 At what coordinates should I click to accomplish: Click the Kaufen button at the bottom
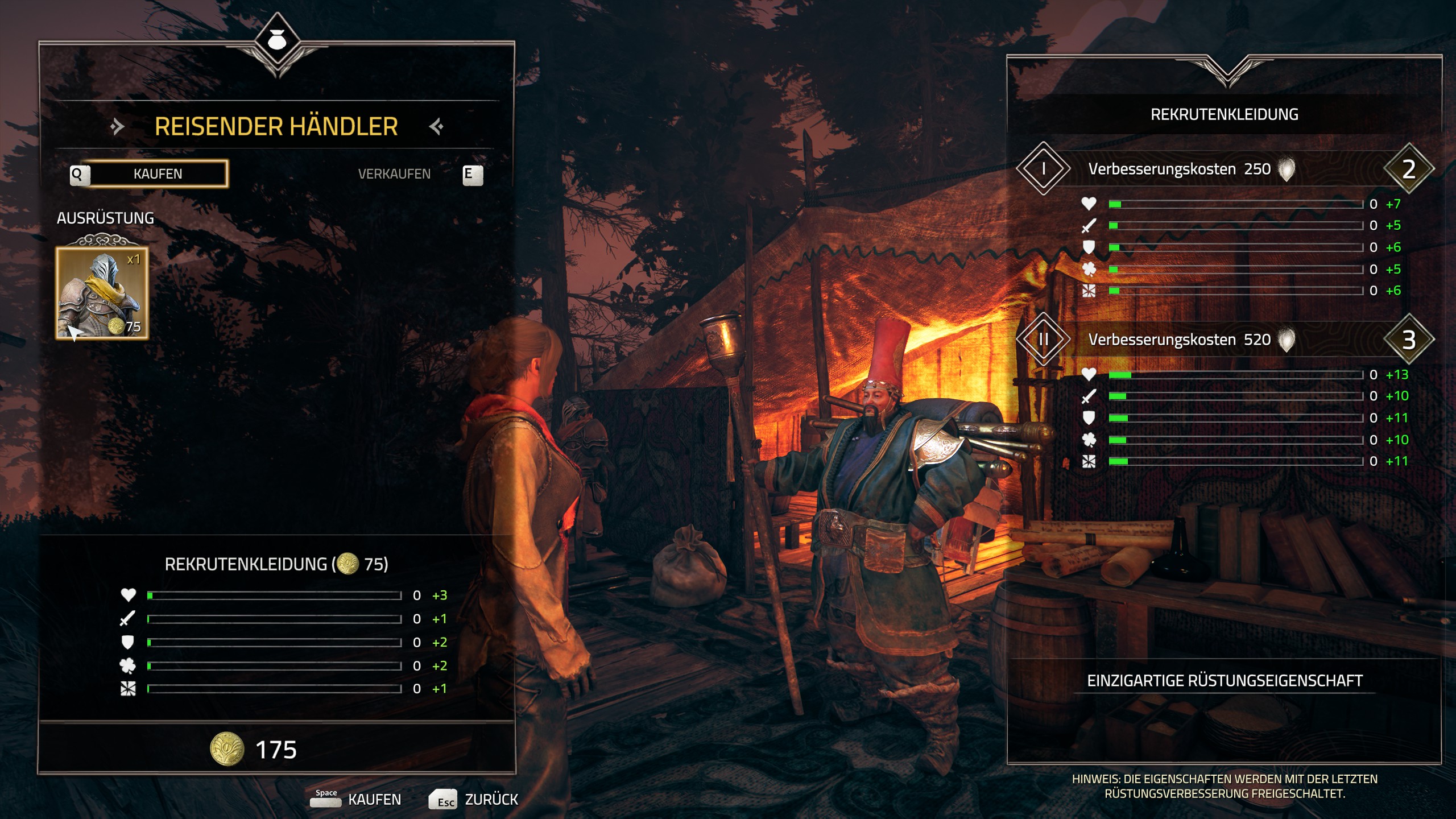[x=357, y=799]
